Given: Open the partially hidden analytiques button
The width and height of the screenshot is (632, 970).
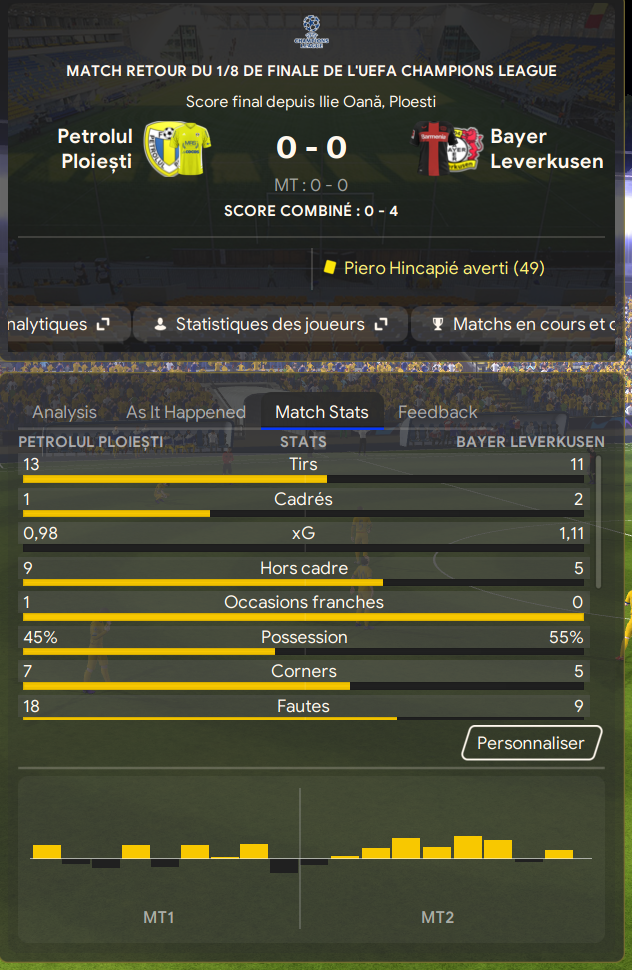Looking at the screenshot, I should click(60, 325).
